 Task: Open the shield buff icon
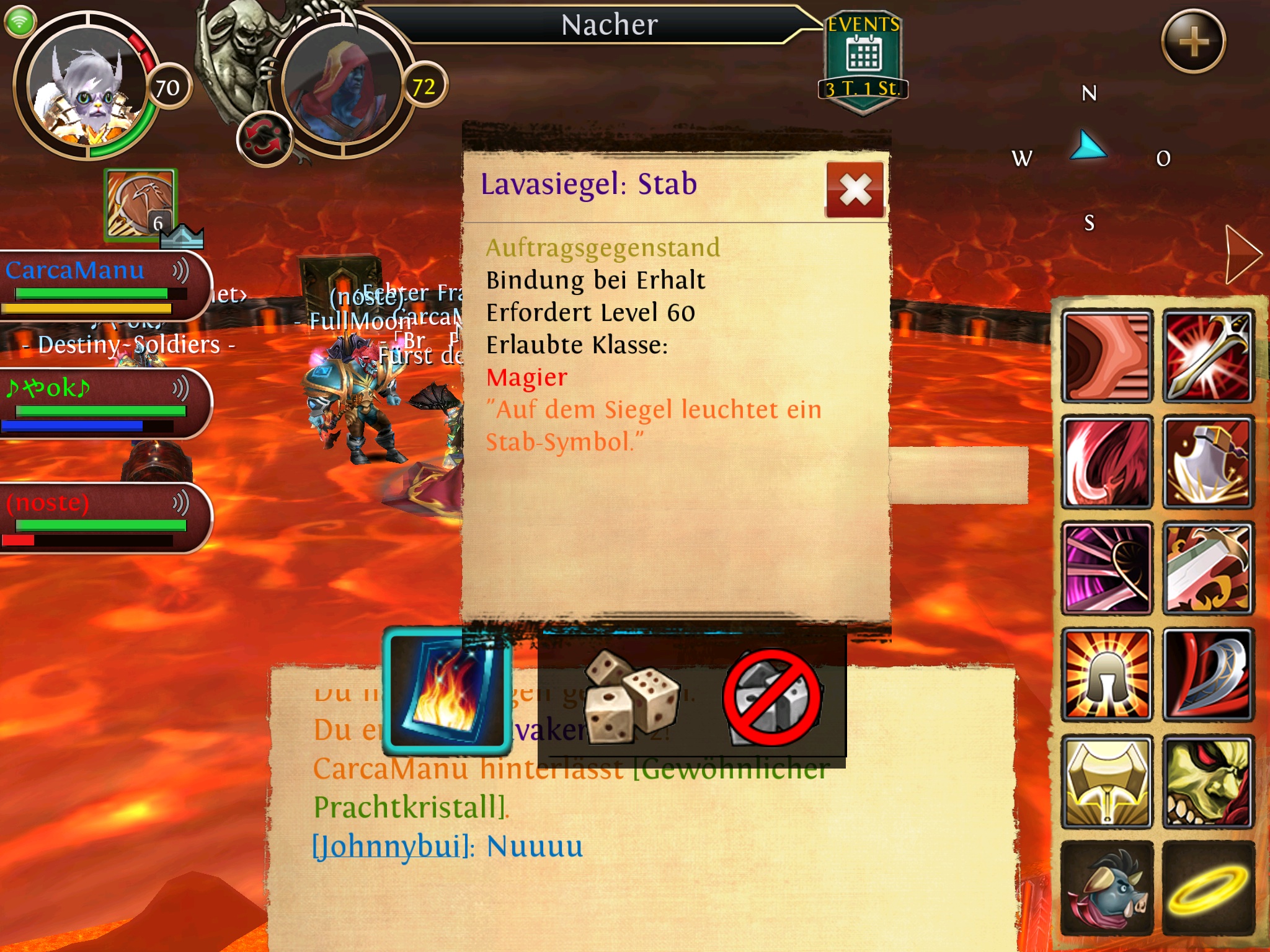pos(140,205)
